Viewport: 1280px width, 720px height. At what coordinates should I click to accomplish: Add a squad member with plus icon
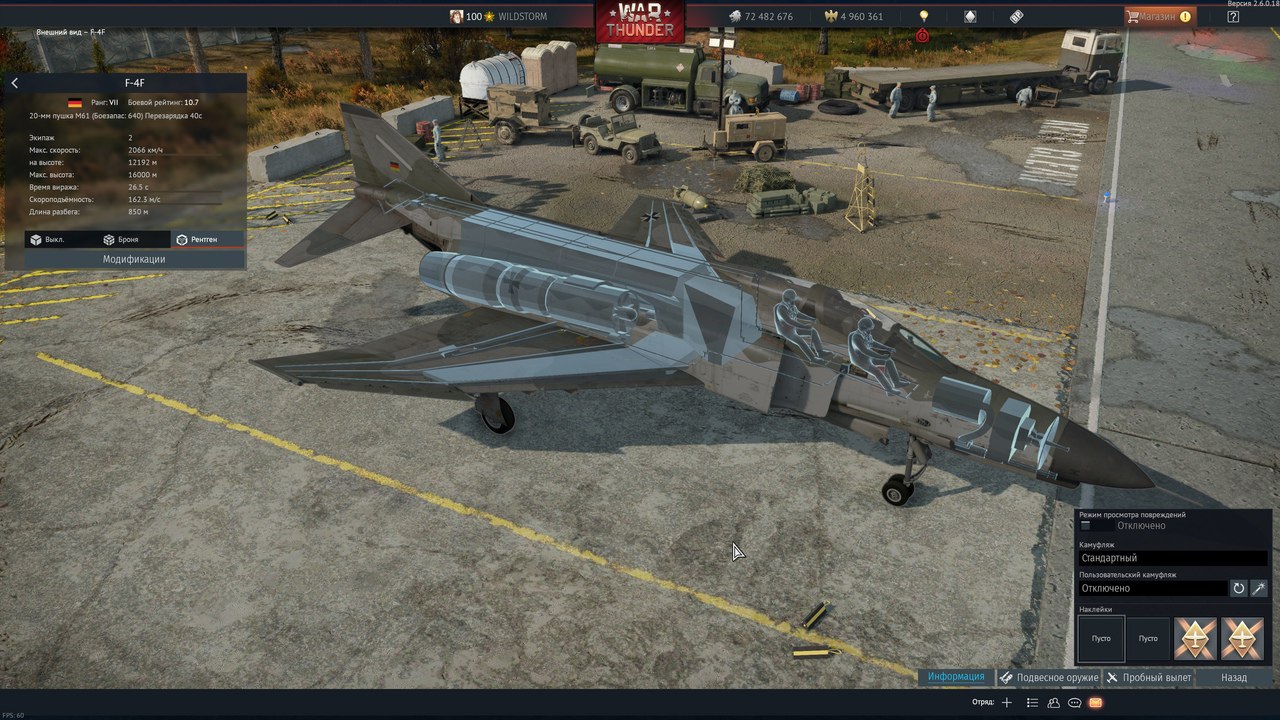(x=1007, y=703)
